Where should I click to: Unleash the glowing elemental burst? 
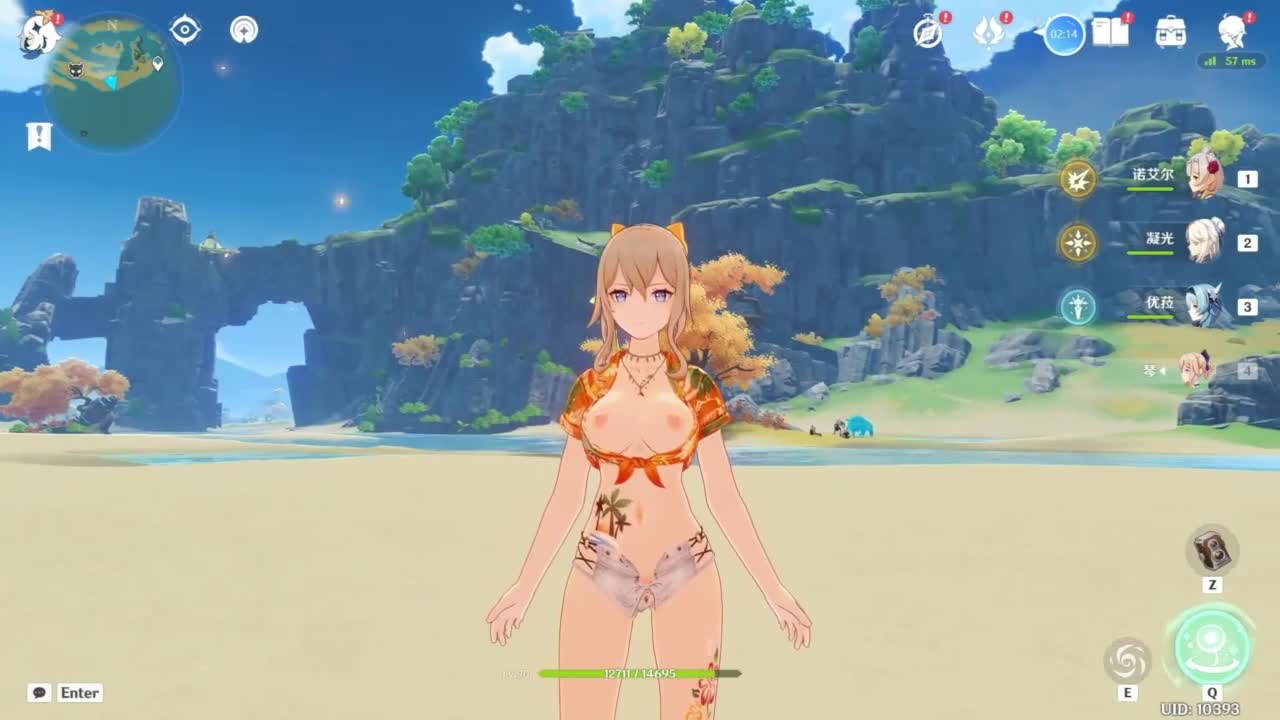[1212, 646]
